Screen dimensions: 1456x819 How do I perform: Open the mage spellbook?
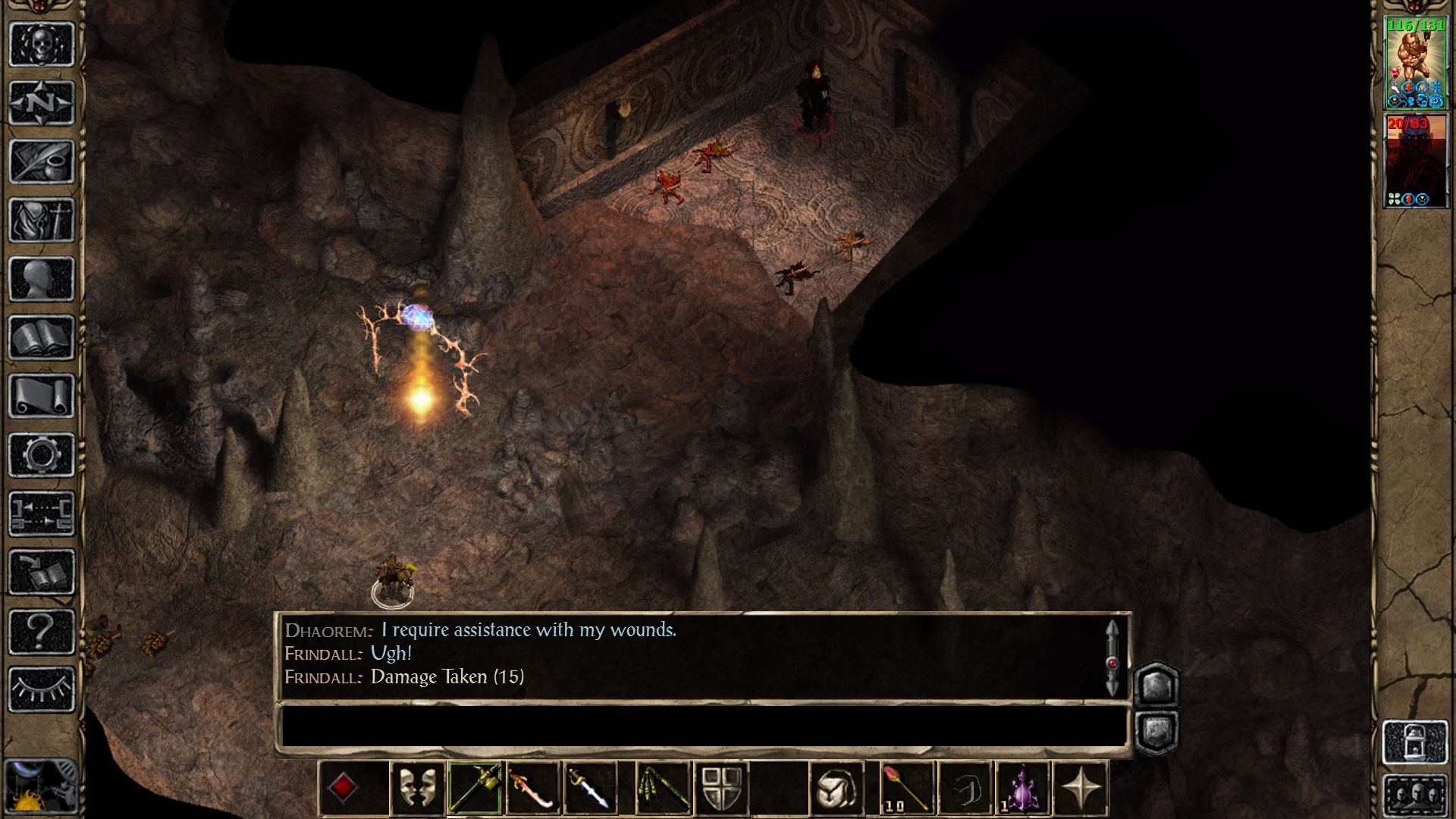click(42, 337)
